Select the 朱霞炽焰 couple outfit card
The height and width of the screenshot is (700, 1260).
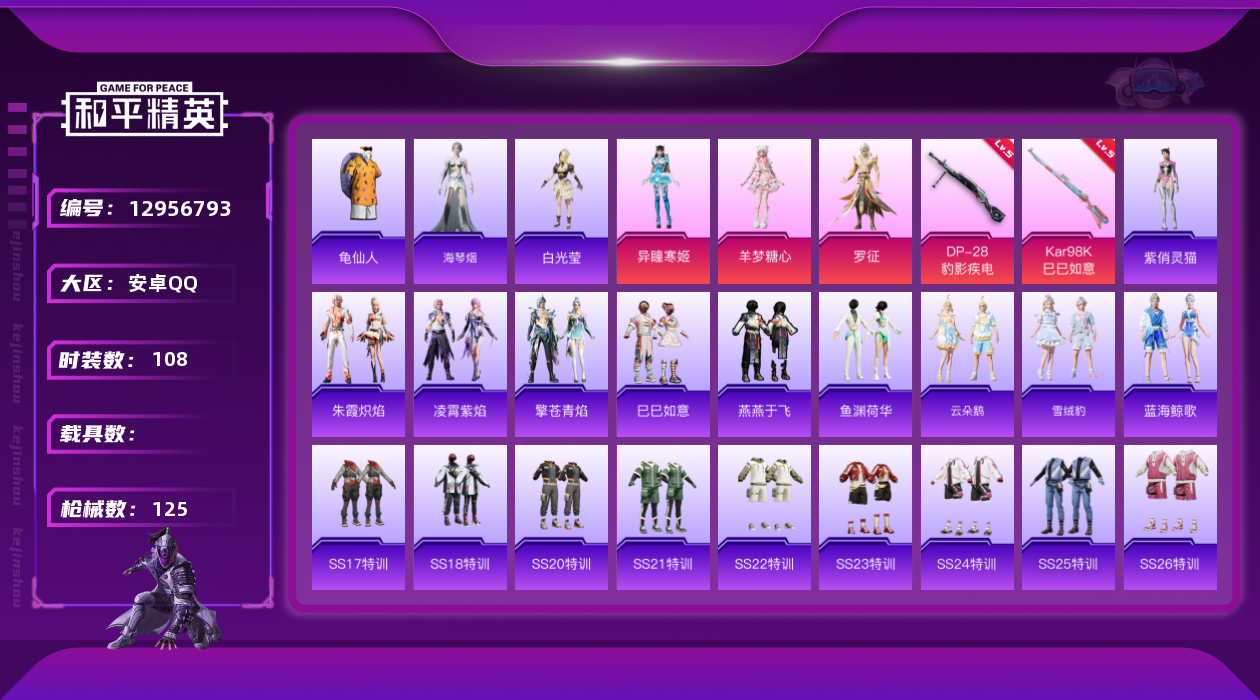click(x=358, y=364)
